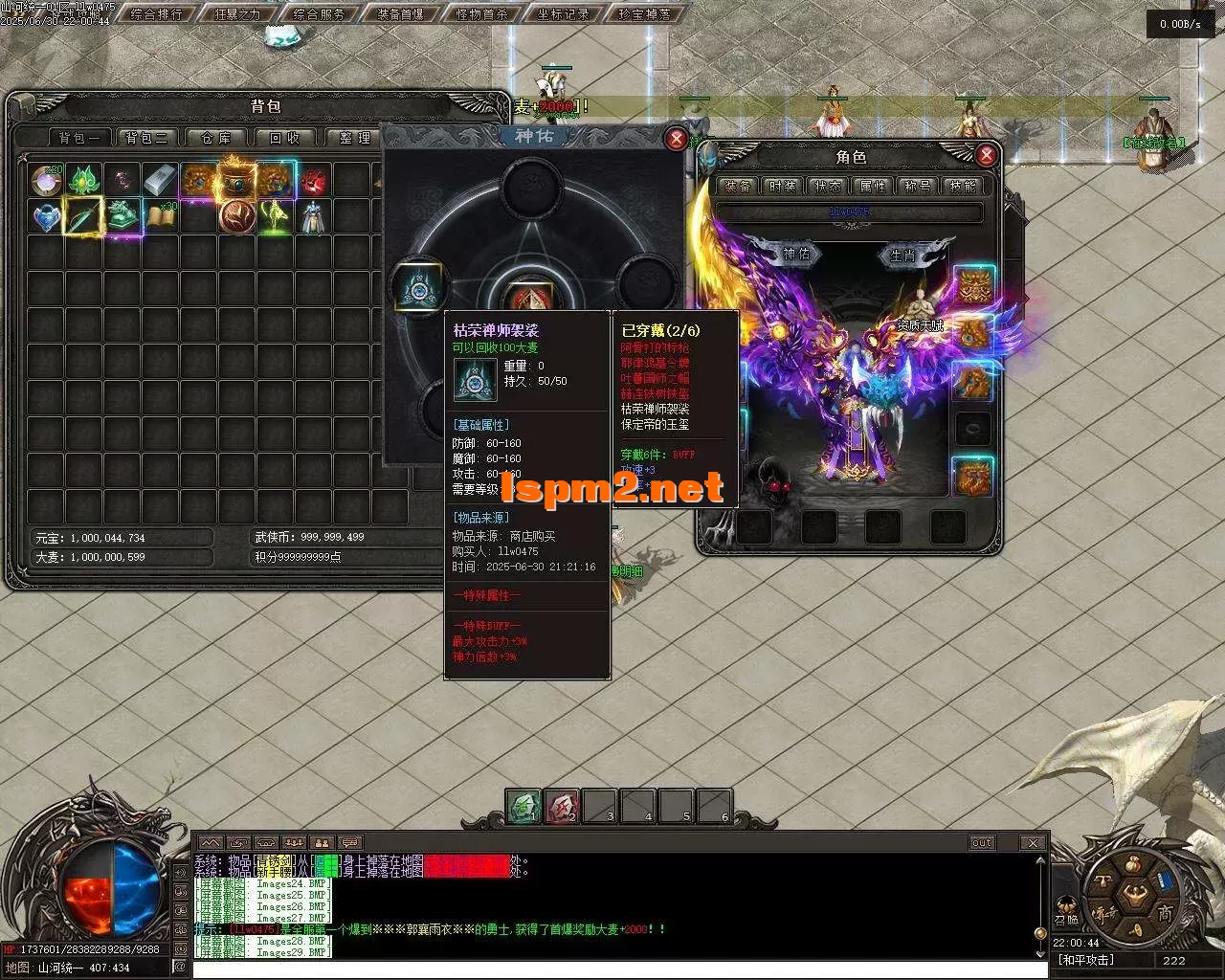Open the 仓库 warehouse tab
This screenshot has width=1225, height=980.
216,138
